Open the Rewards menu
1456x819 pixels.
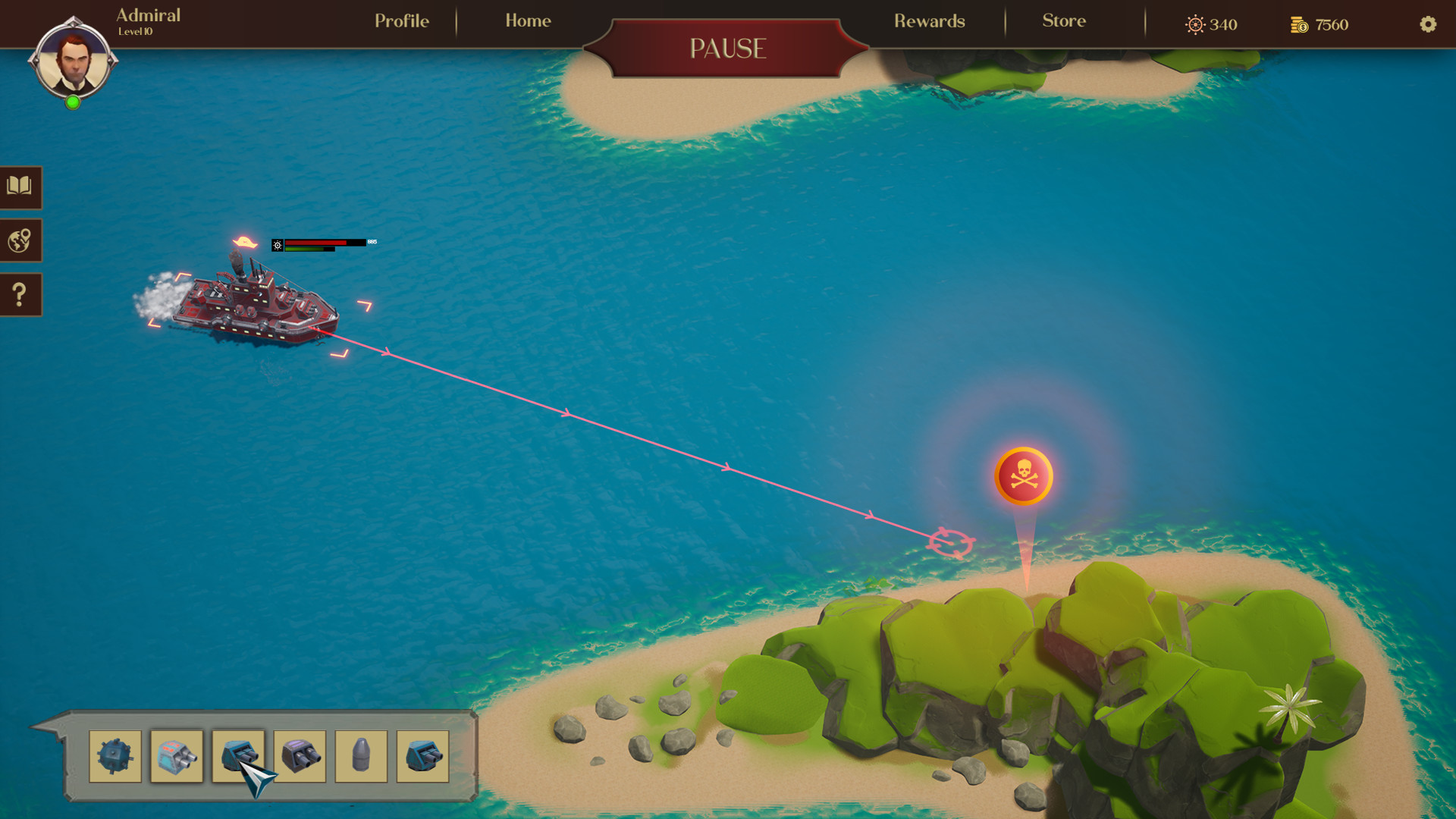(929, 21)
